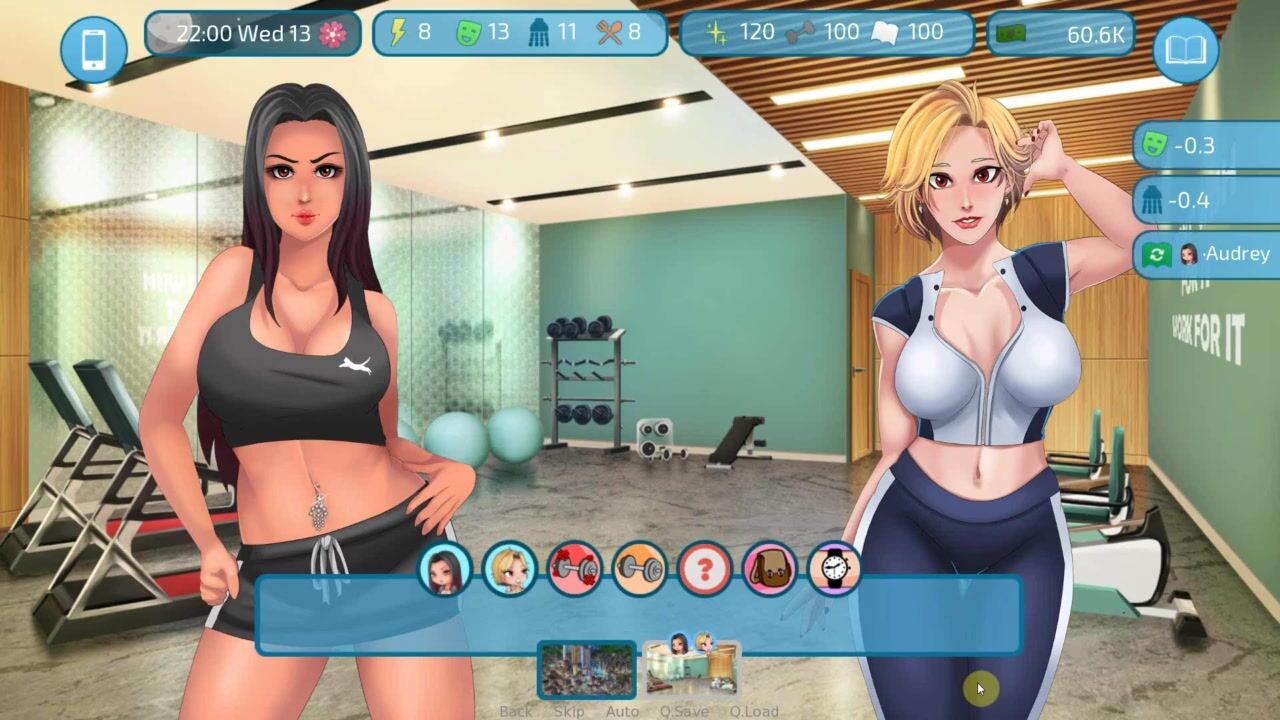The width and height of the screenshot is (1280, 720).
Task: Quick save with Q.Save
Action: pyautogui.click(x=684, y=711)
